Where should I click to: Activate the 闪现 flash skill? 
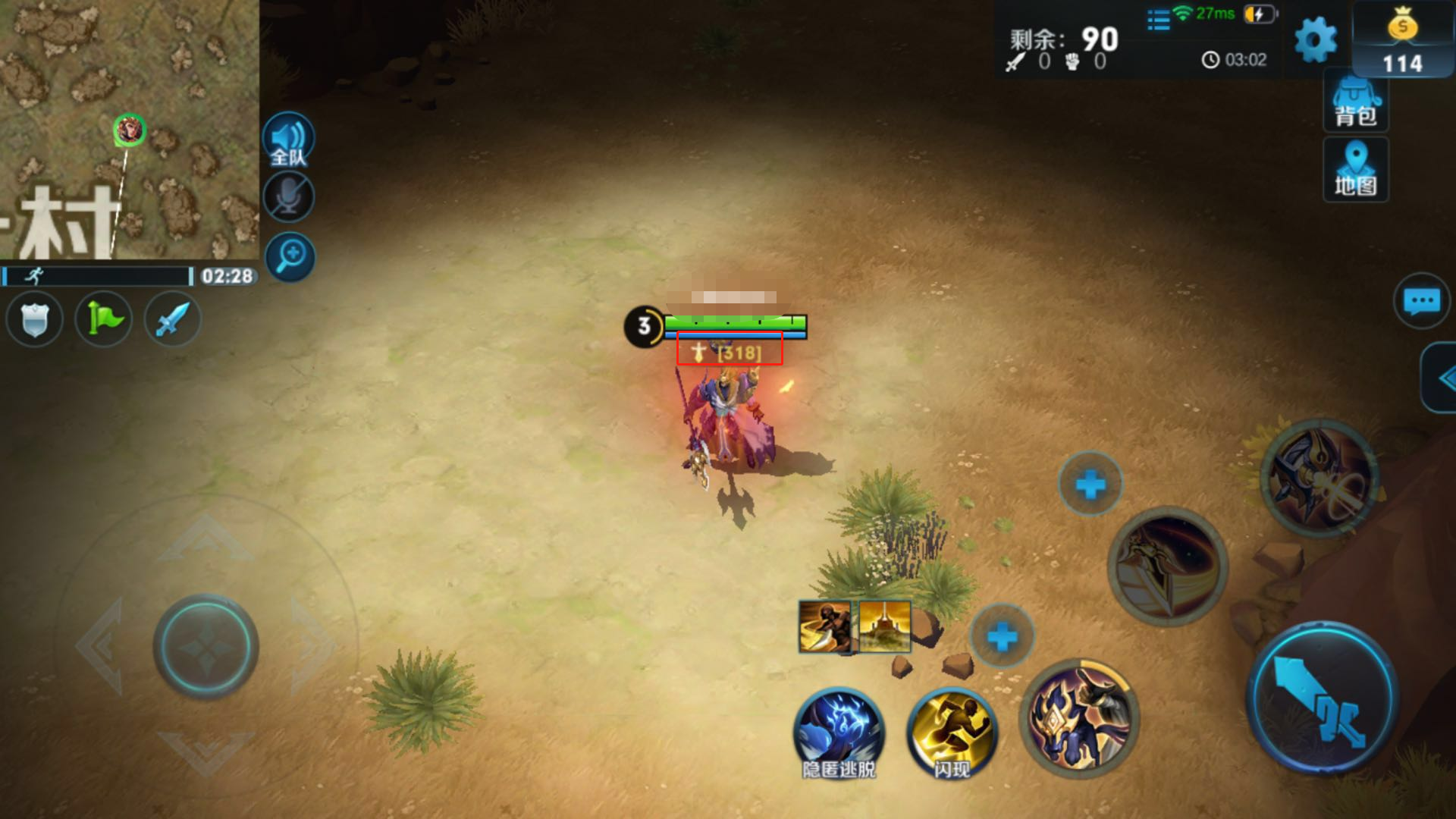click(952, 733)
